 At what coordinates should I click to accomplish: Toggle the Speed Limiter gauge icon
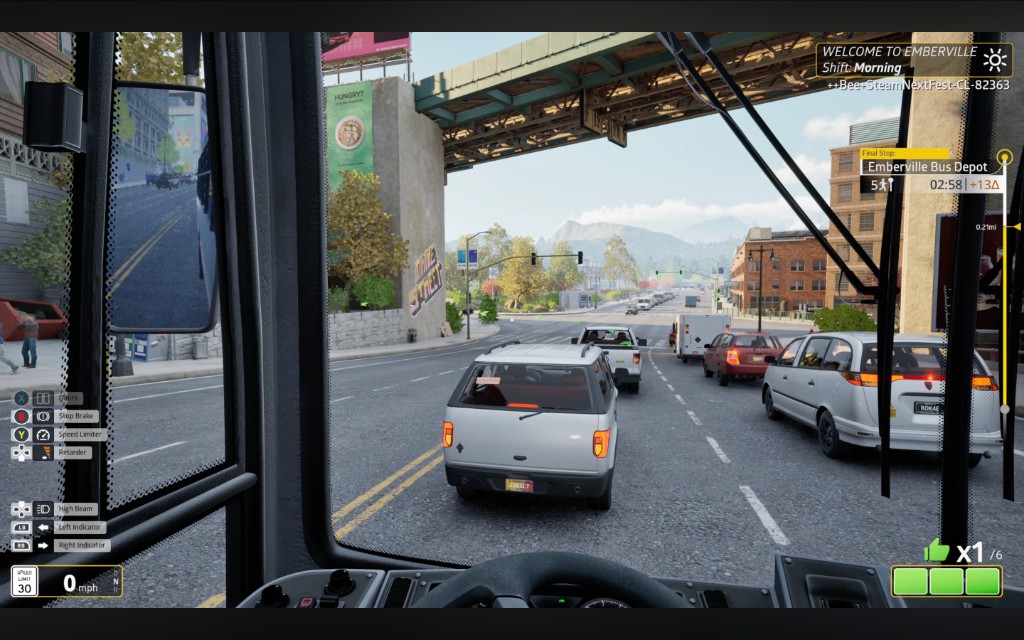point(43,435)
